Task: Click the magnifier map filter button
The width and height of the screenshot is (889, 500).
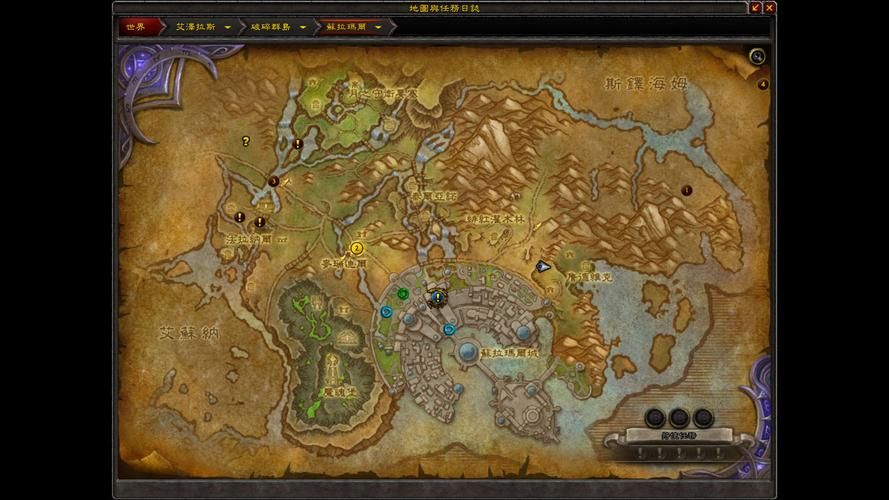Action: pyautogui.click(x=757, y=57)
